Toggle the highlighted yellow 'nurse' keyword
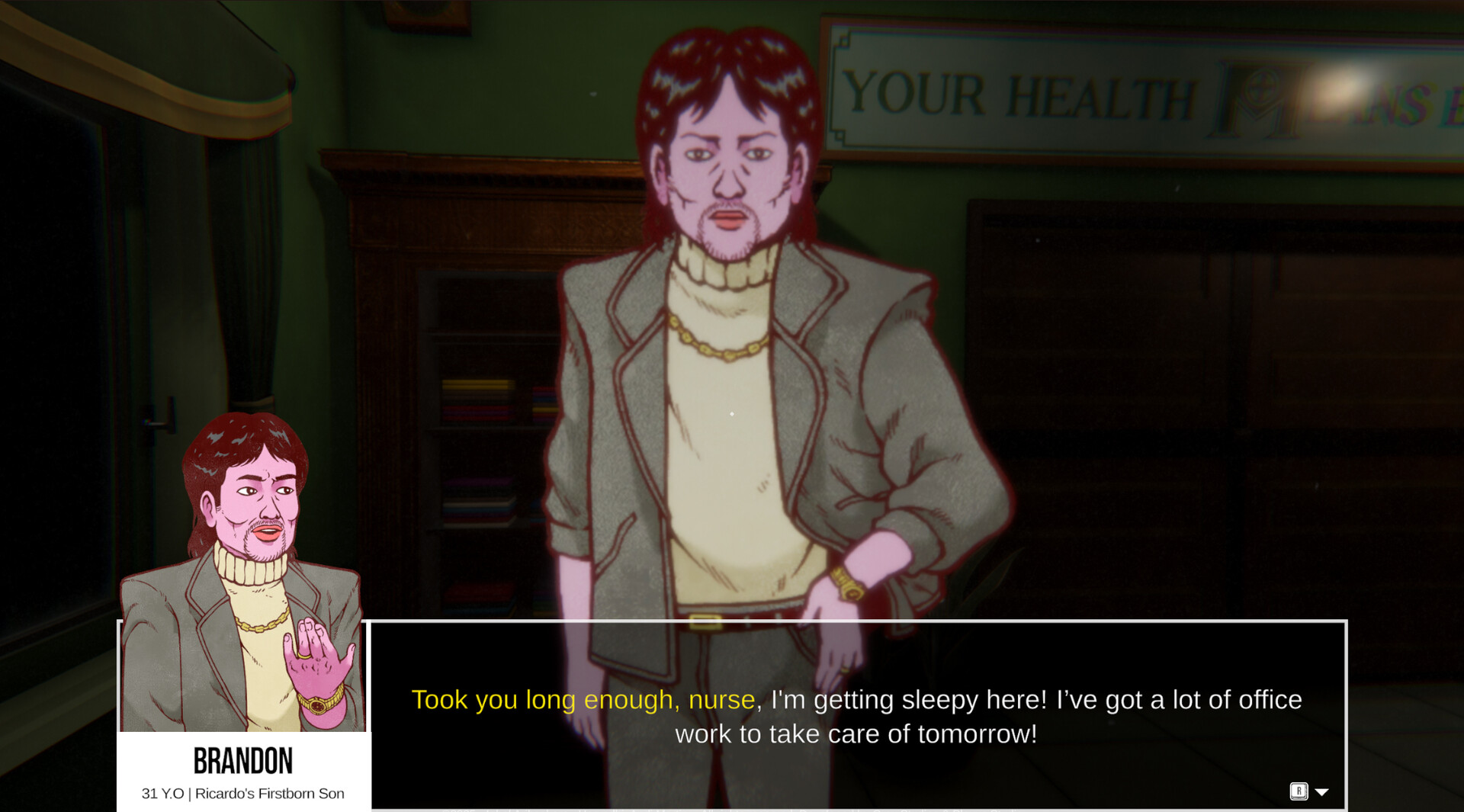 point(720,699)
